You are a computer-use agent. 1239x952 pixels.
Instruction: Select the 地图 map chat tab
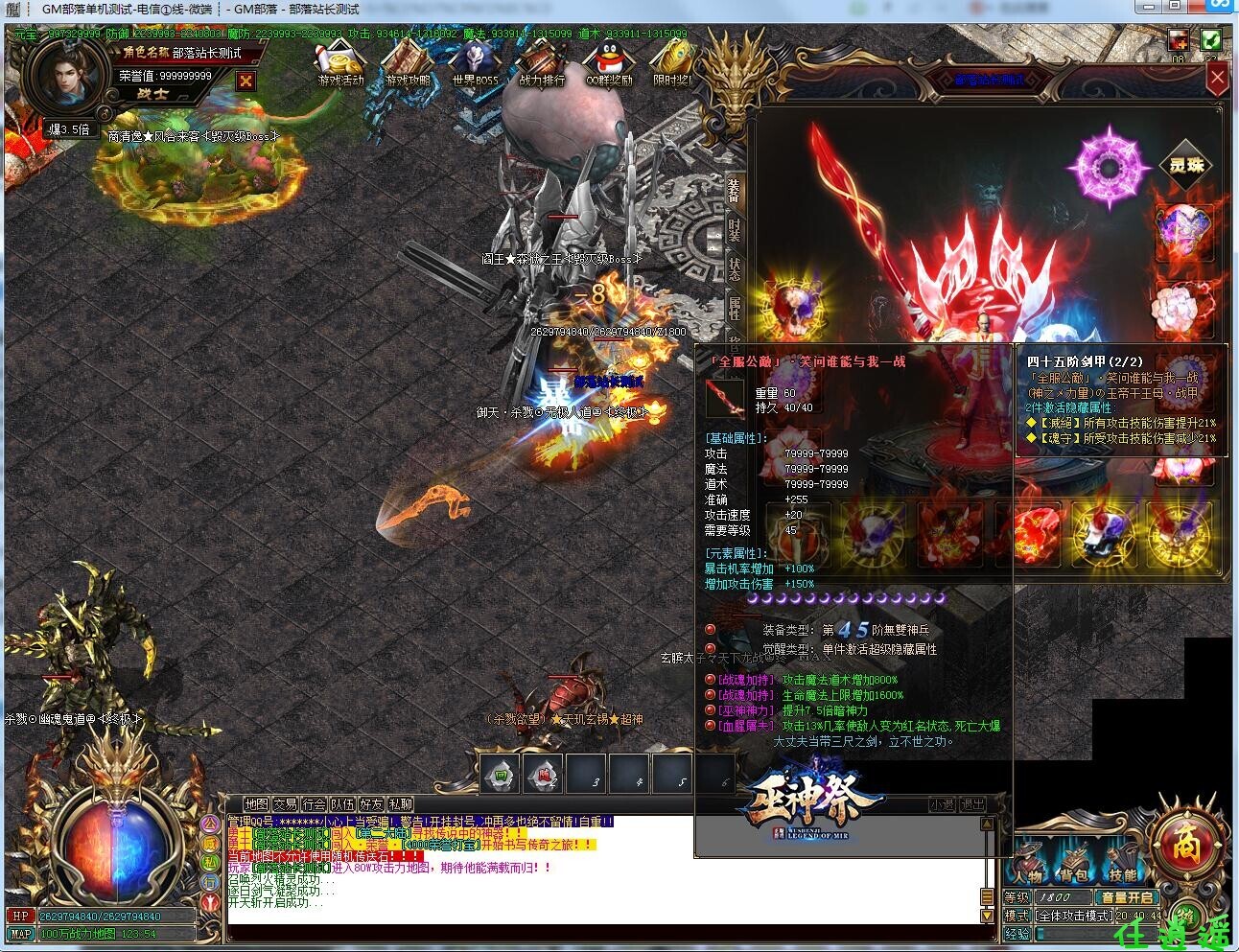tap(256, 804)
